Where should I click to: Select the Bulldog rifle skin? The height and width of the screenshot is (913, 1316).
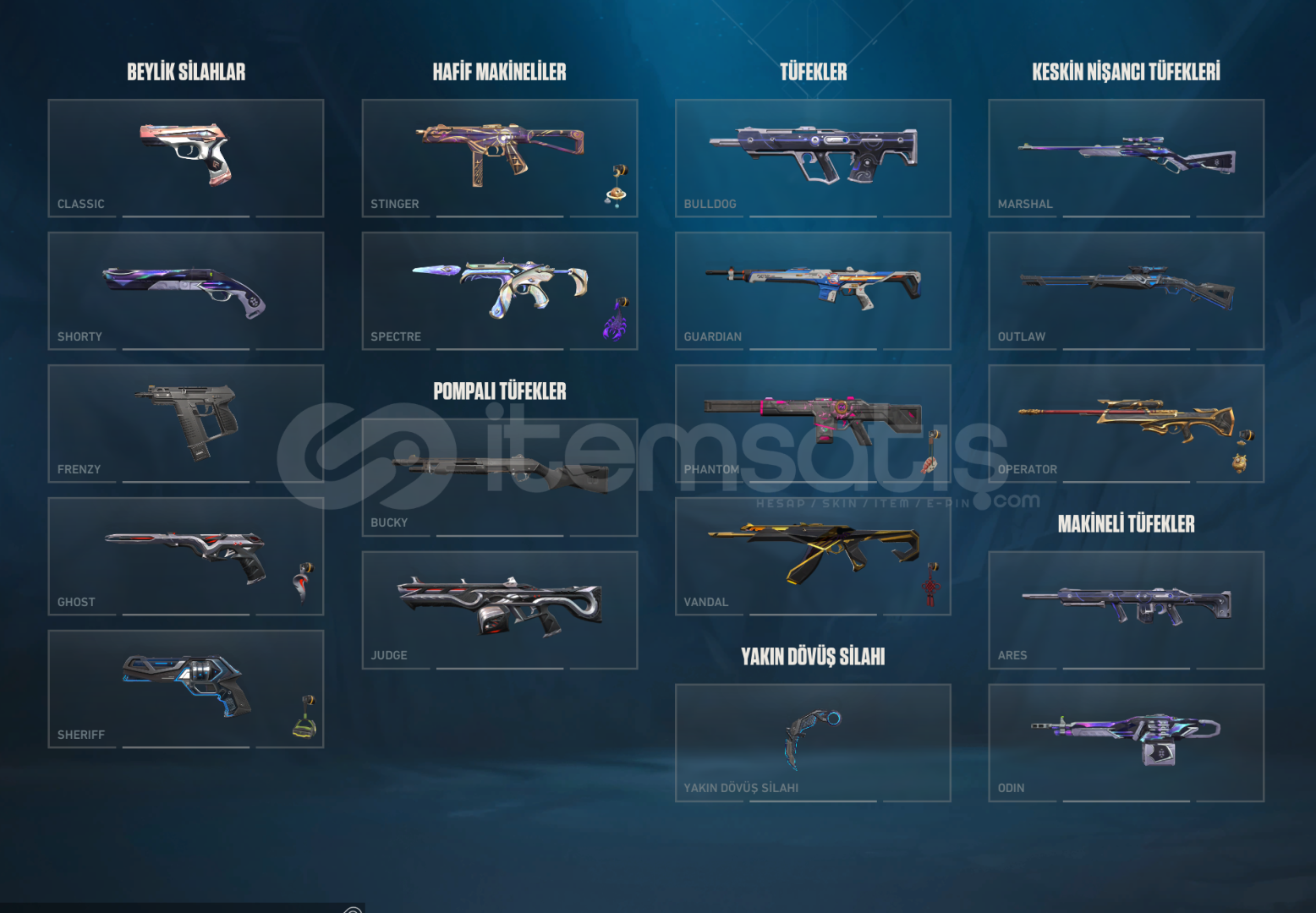coord(812,156)
